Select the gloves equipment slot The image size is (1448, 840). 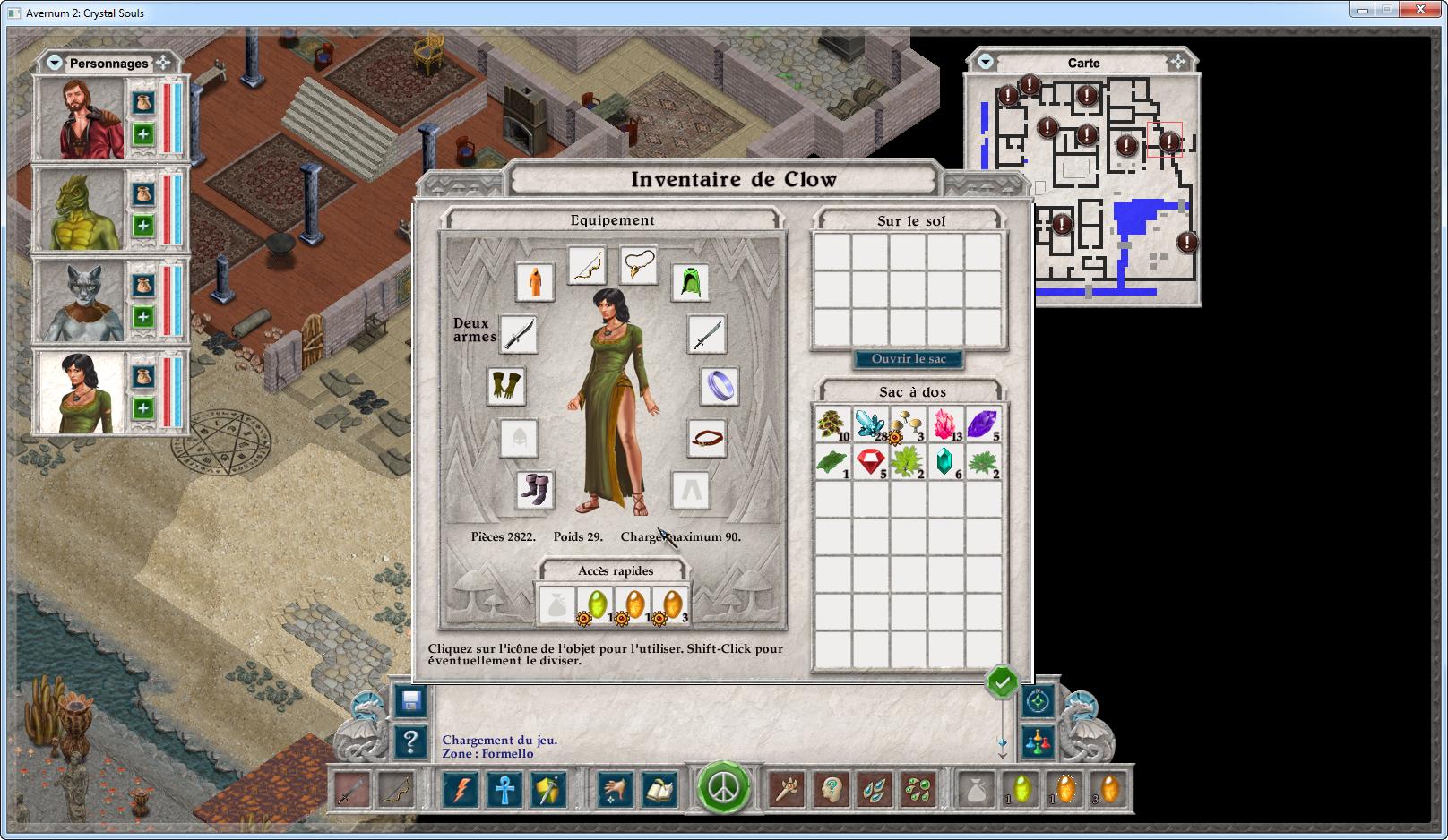[507, 386]
